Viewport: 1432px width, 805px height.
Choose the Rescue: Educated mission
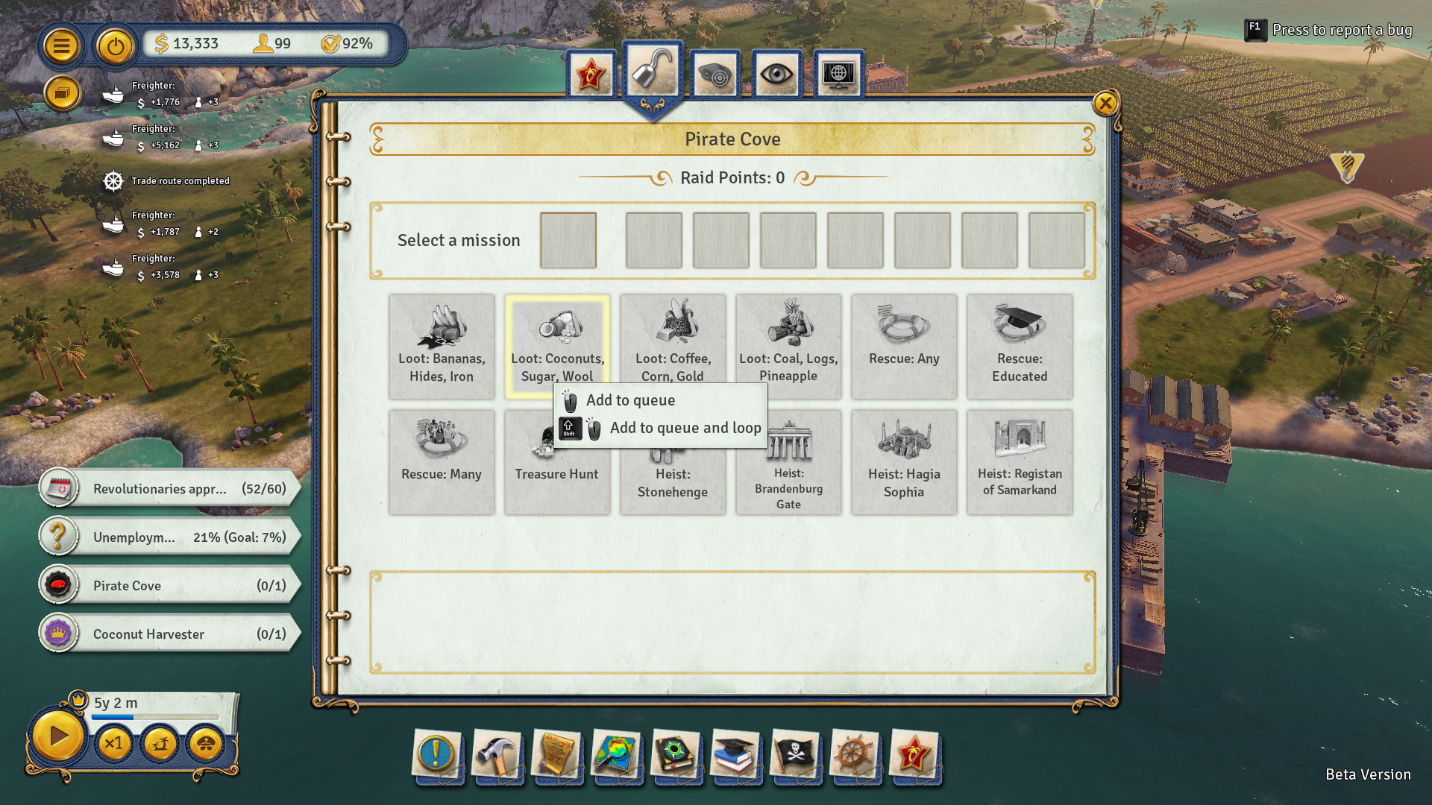pos(1019,346)
